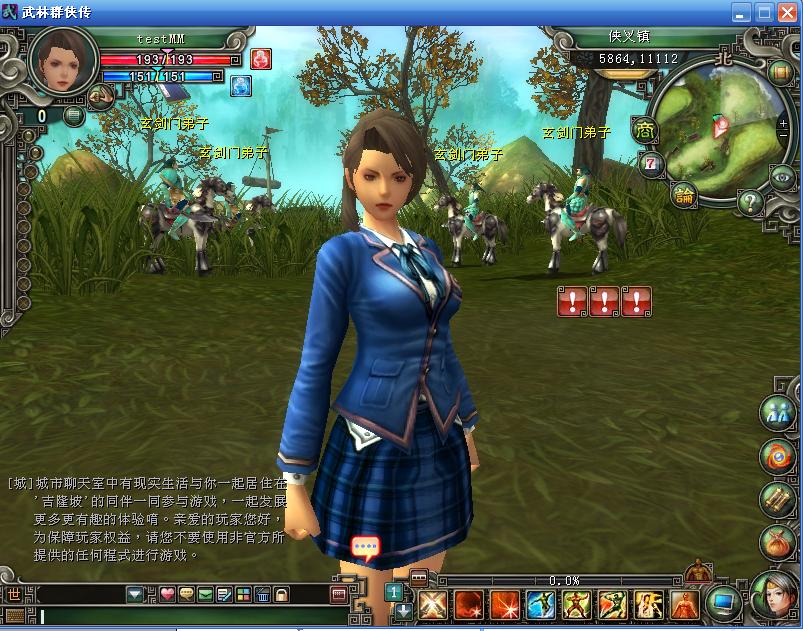Activate the crossed swords attack skill
The height and width of the screenshot is (631, 803).
(x=432, y=604)
